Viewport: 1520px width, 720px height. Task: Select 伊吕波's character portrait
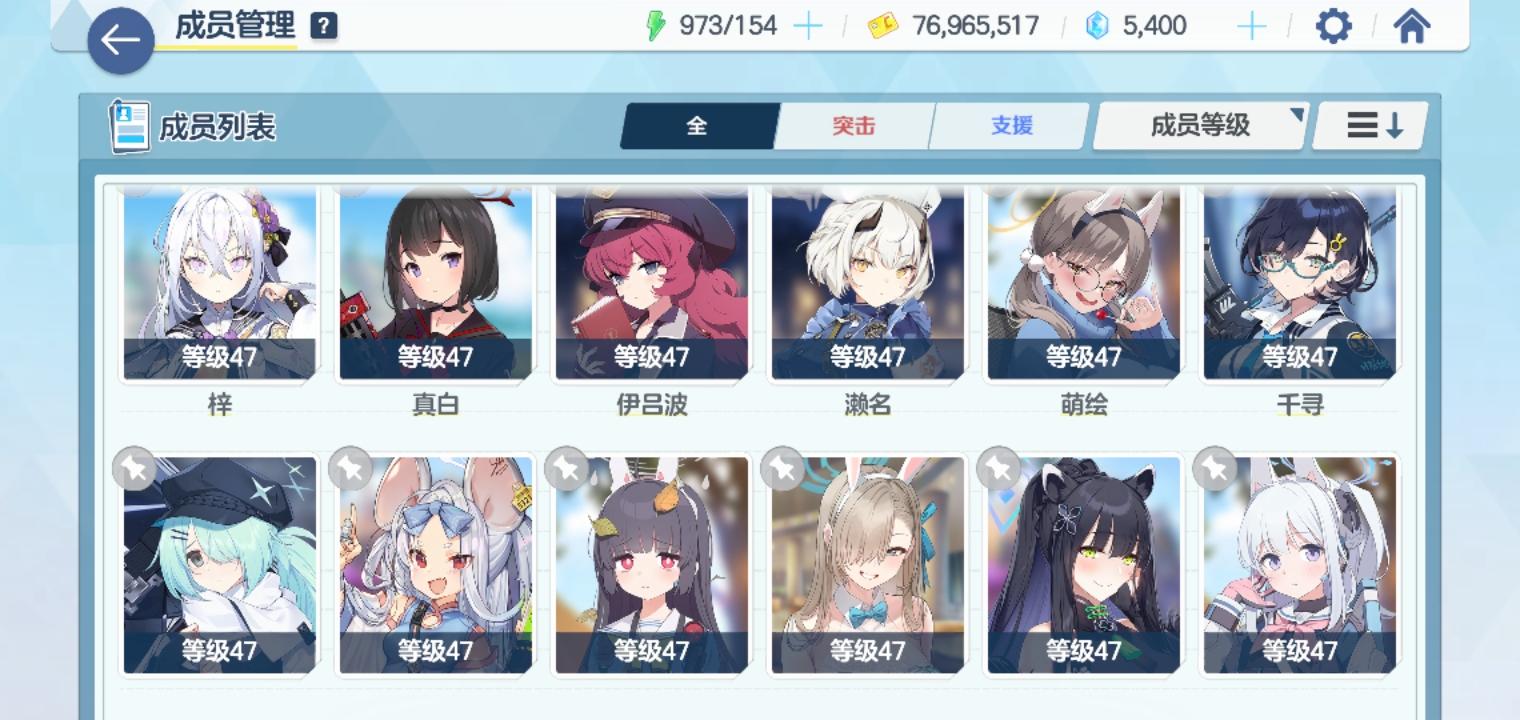(x=649, y=284)
